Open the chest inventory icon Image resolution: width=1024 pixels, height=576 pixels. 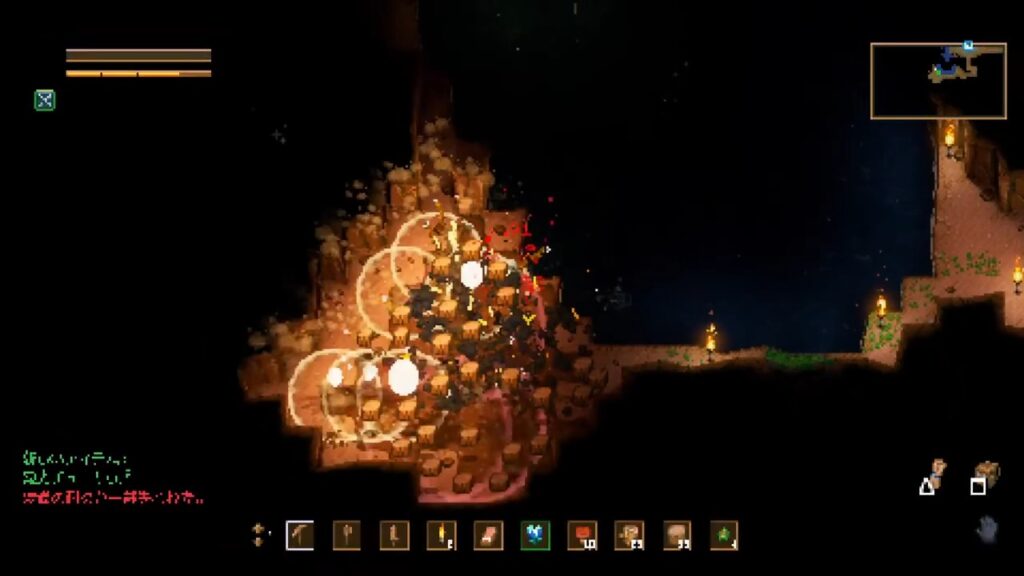tap(986, 472)
